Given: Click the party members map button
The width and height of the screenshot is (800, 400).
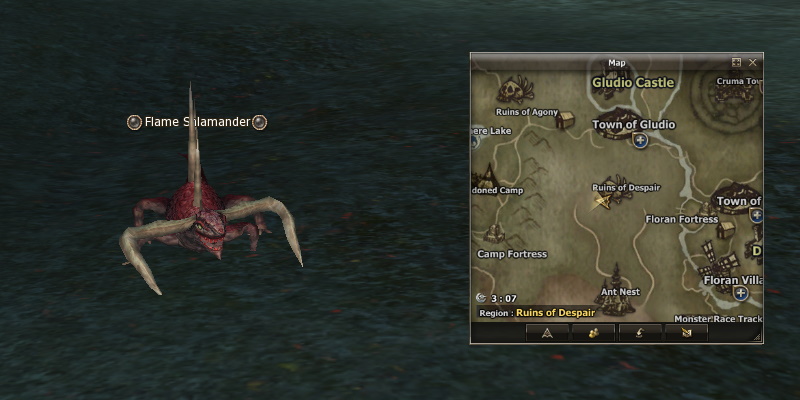Looking at the screenshot, I should click(x=594, y=333).
